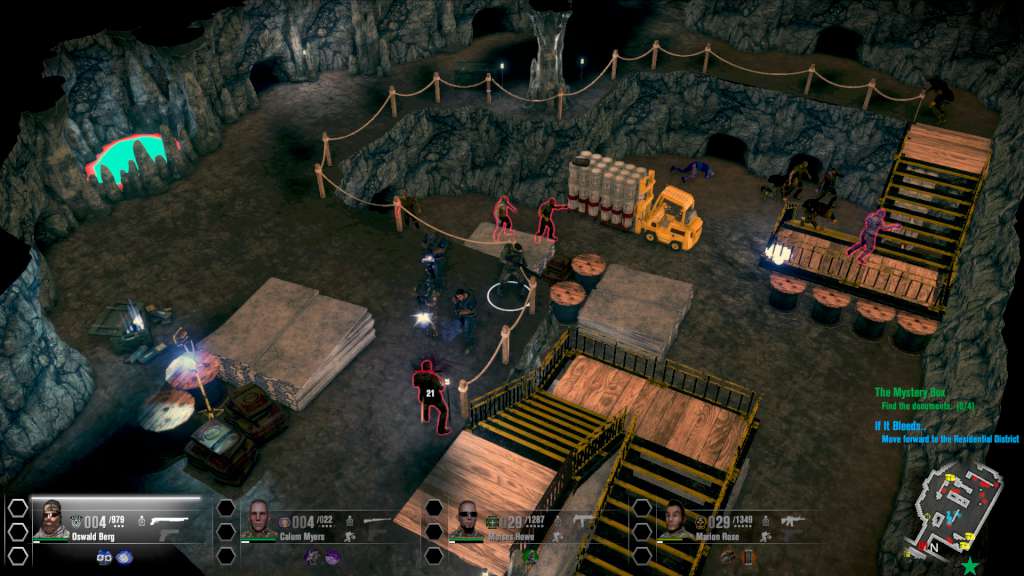Screen dimensions: 1024x576
Task: Activate Oswald Berg's round blue ability icon
Action: pyautogui.click(x=123, y=557)
